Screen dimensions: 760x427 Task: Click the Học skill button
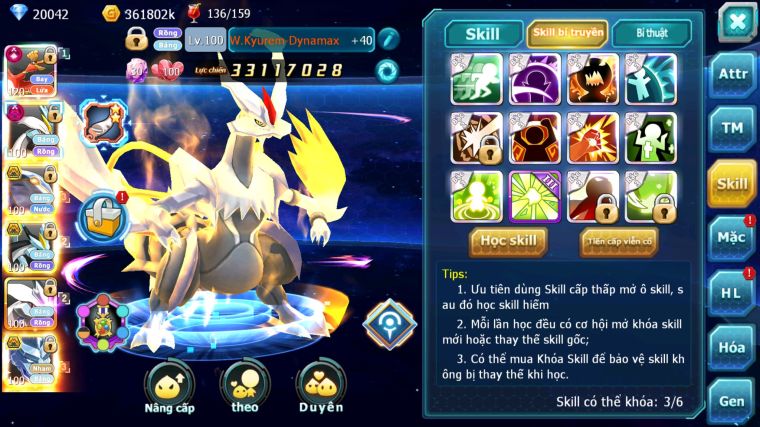(509, 241)
